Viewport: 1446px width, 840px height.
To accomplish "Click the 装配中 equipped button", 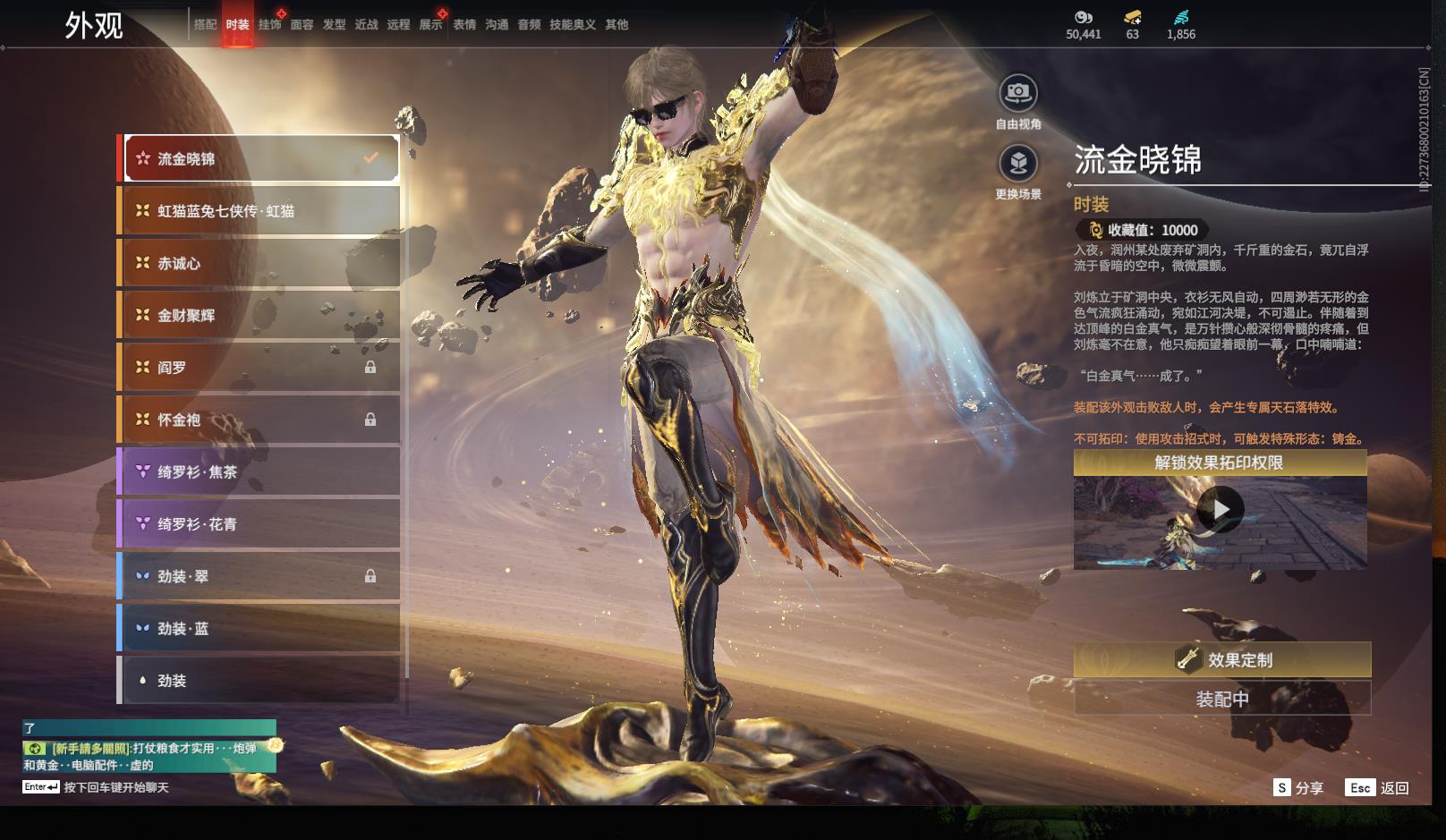I will click(x=1221, y=699).
